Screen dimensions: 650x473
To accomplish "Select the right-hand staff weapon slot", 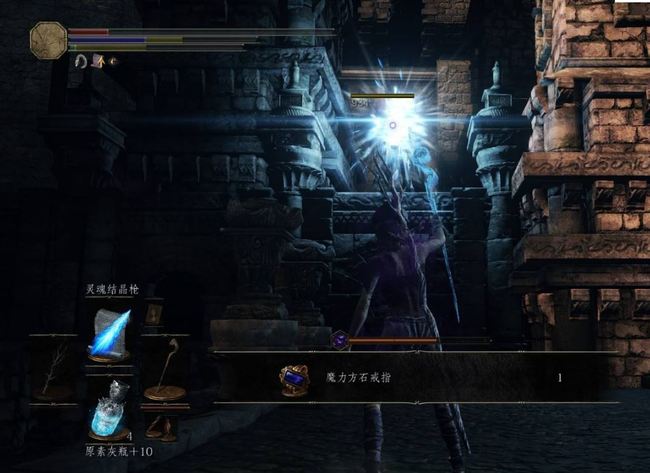I will point(166,370).
